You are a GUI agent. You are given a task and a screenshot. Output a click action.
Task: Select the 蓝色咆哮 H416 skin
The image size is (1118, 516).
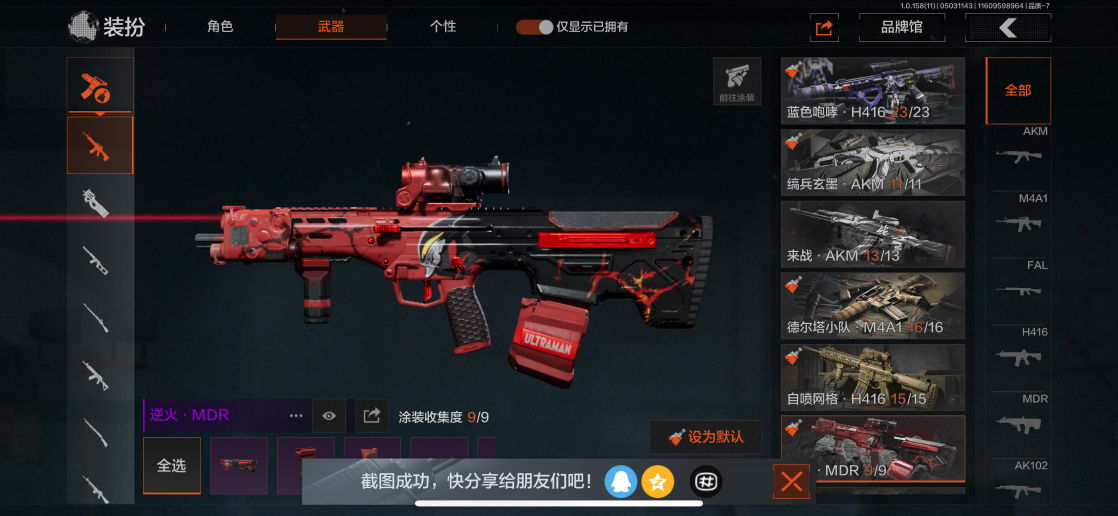[x=873, y=91]
